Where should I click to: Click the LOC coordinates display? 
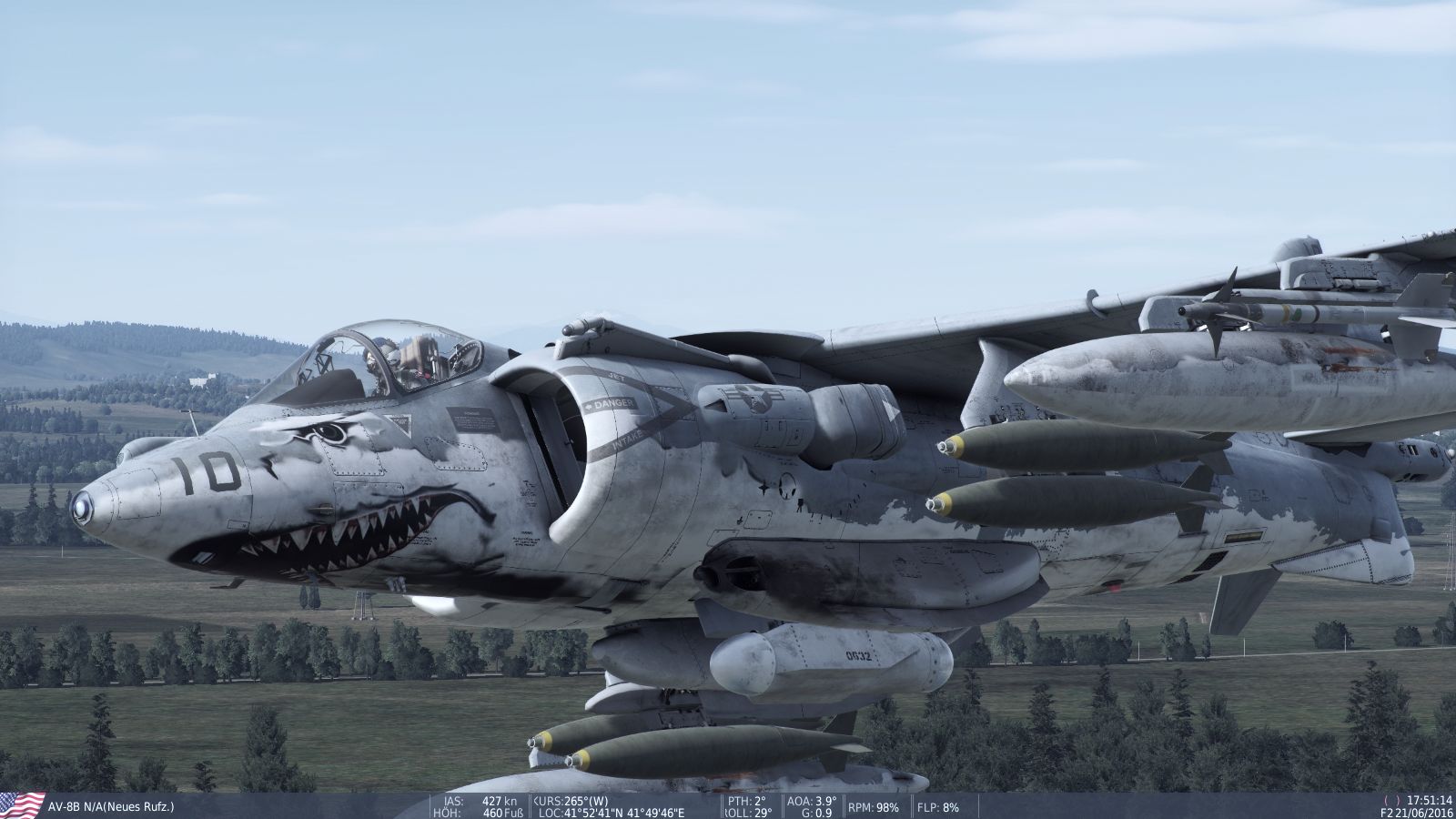[x=614, y=813]
